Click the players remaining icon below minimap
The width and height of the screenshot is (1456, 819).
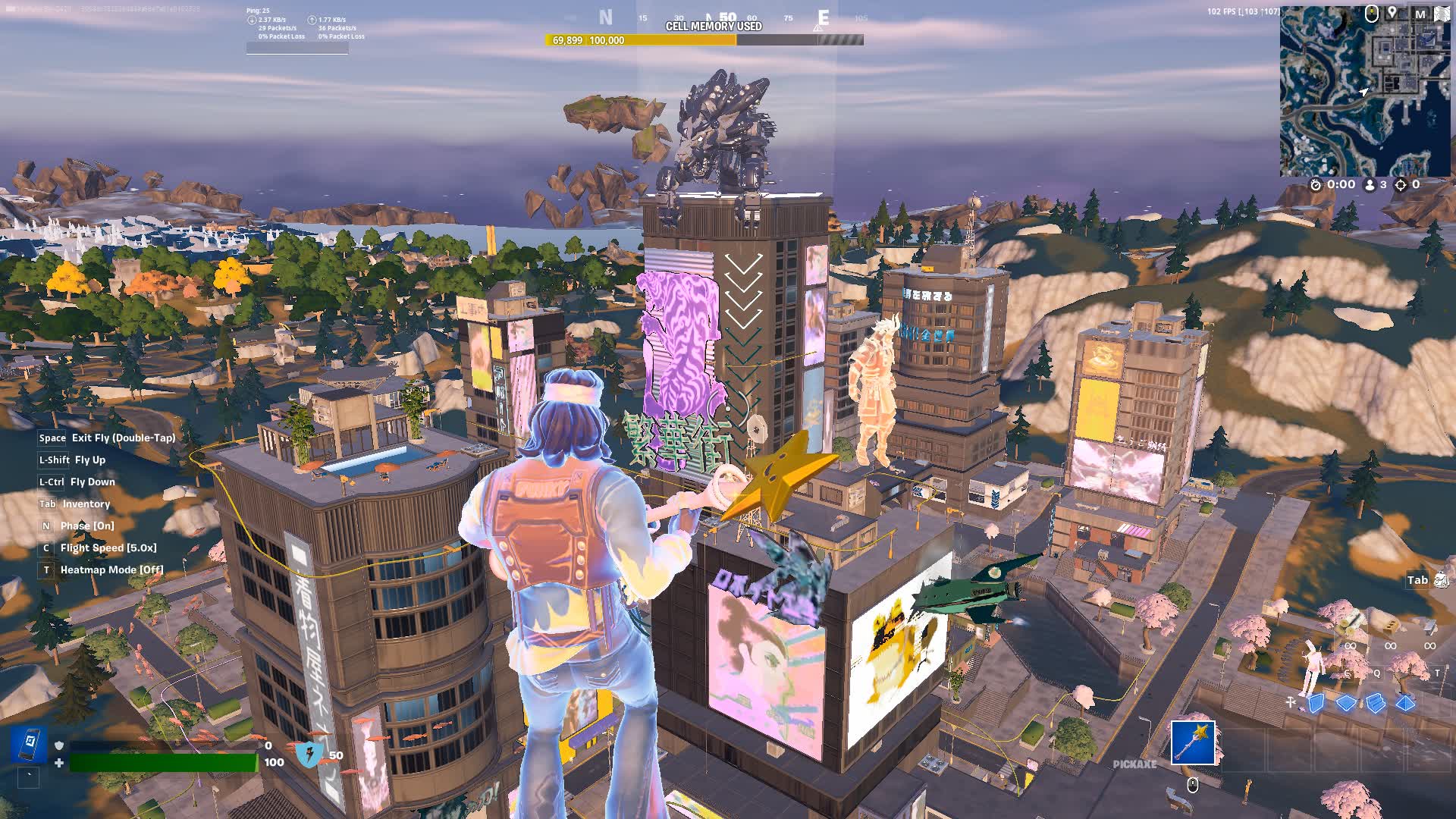click(x=1370, y=184)
